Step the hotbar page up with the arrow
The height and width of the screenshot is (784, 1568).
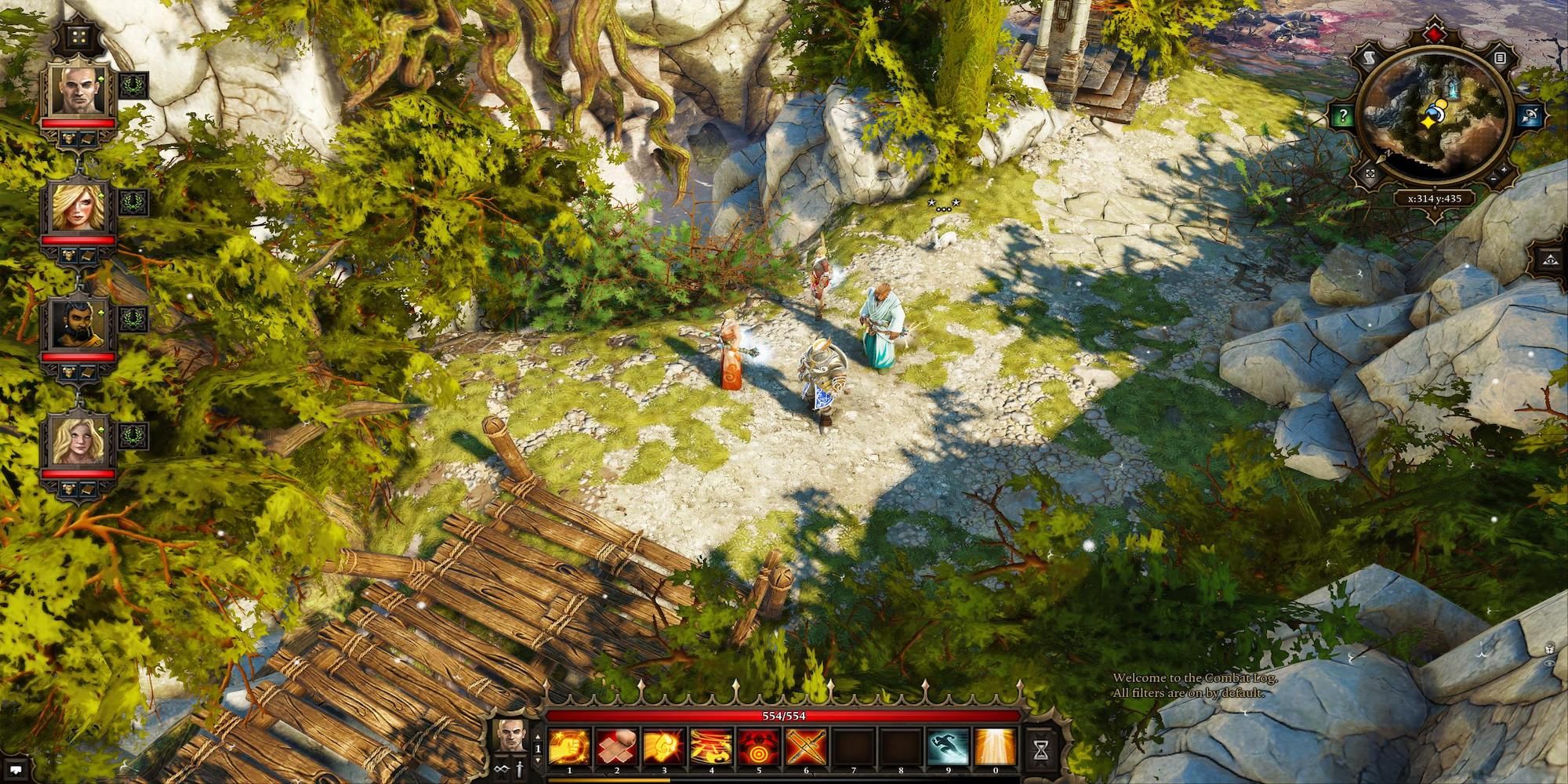[538, 738]
